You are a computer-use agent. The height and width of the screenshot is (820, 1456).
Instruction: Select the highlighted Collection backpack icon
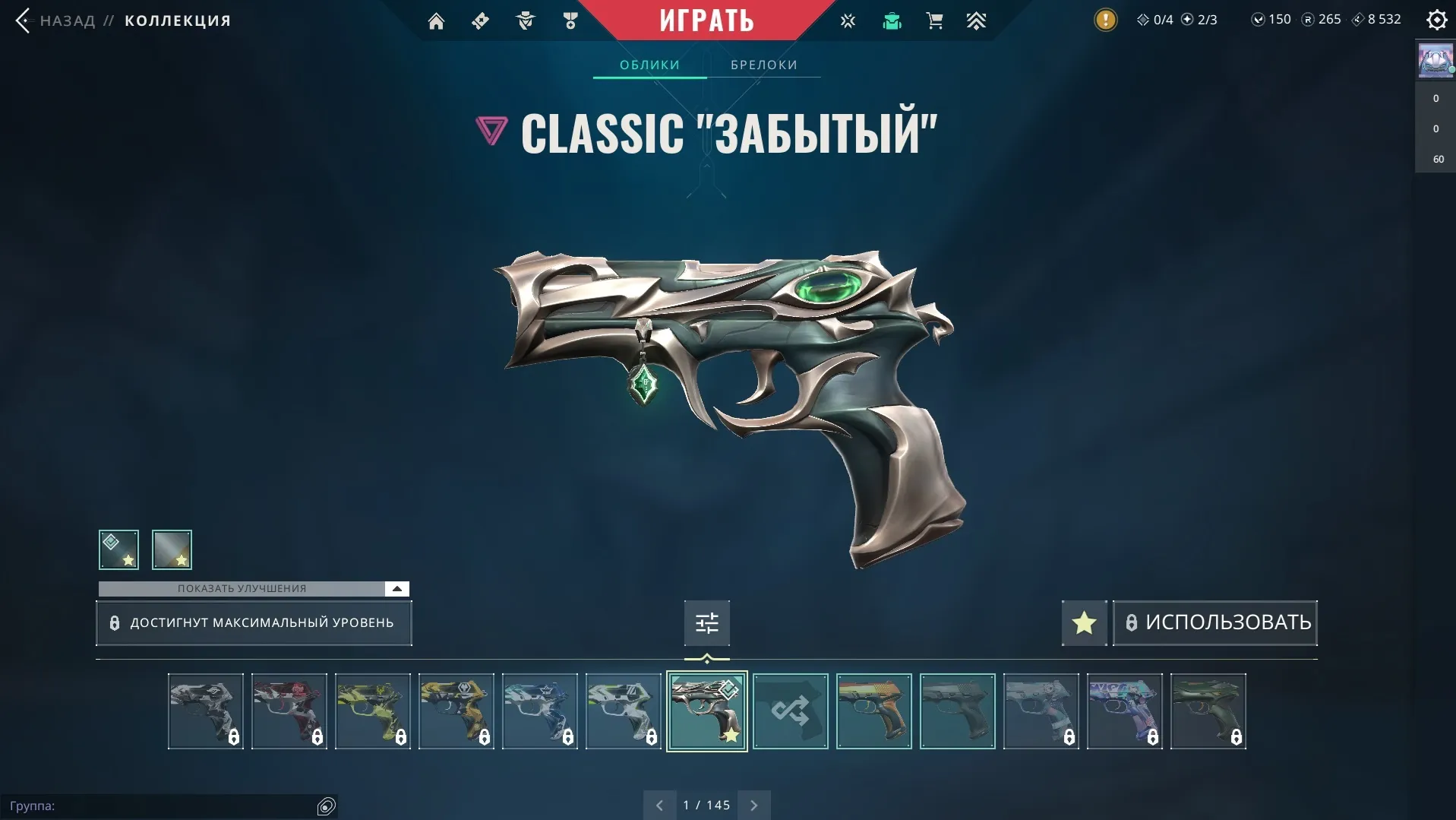(891, 21)
